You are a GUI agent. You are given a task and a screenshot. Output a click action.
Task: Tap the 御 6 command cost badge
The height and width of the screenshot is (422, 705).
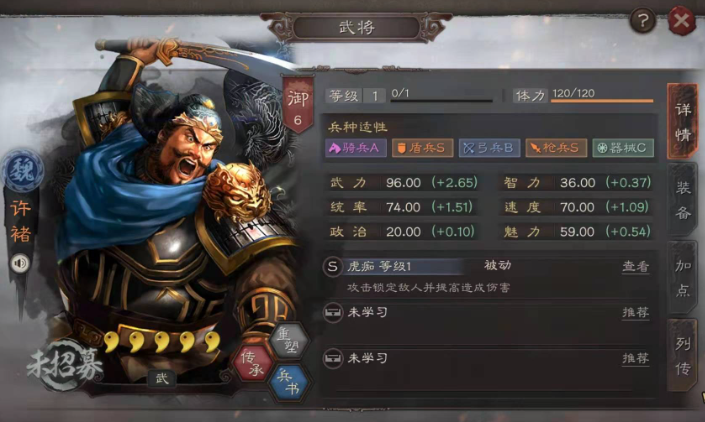[x=298, y=105]
